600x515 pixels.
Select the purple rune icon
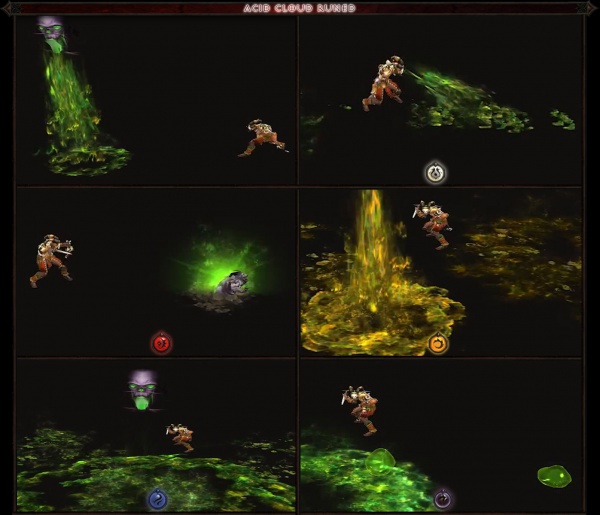(x=443, y=498)
